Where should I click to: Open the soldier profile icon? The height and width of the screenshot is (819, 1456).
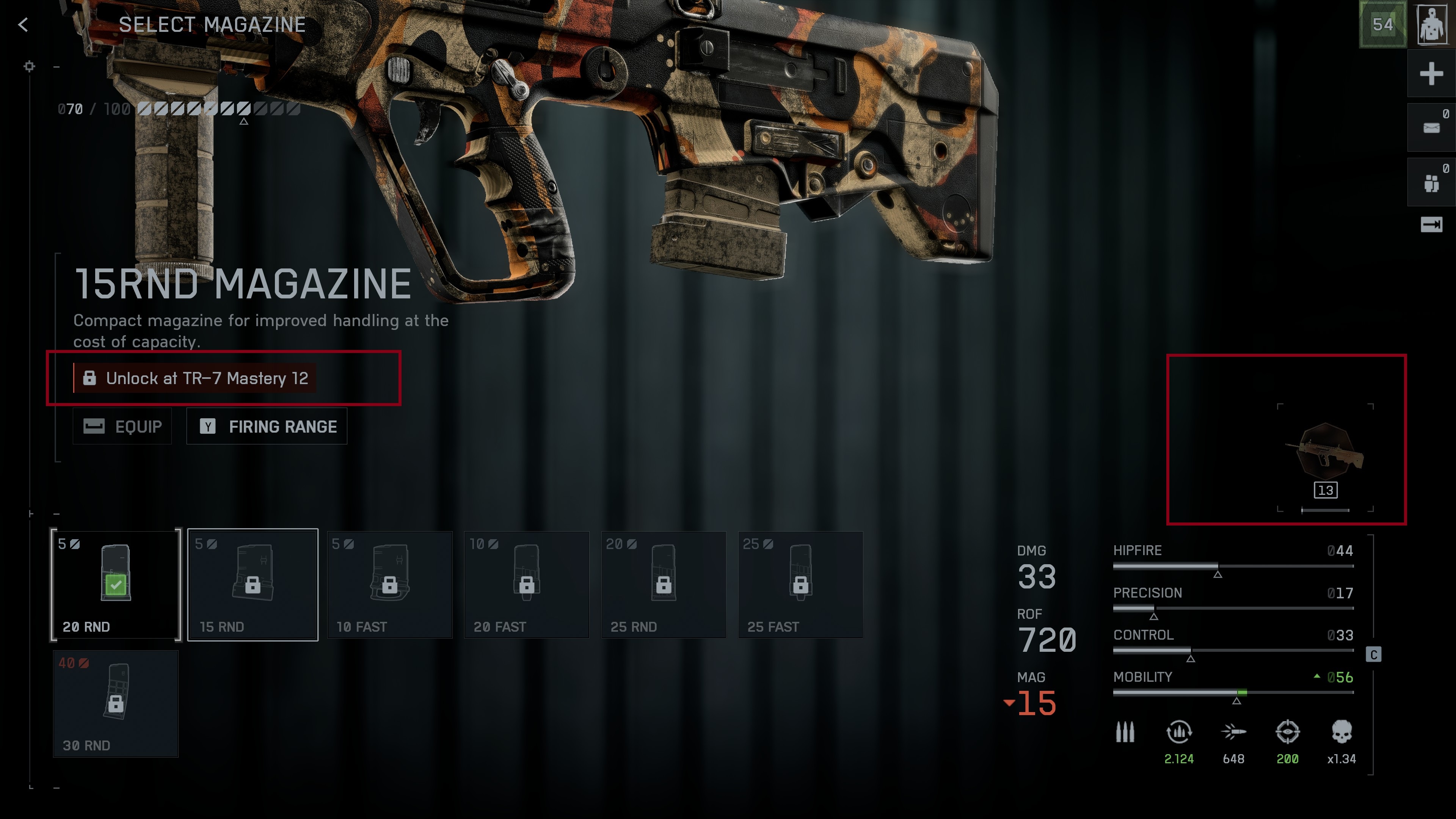coord(1432,24)
